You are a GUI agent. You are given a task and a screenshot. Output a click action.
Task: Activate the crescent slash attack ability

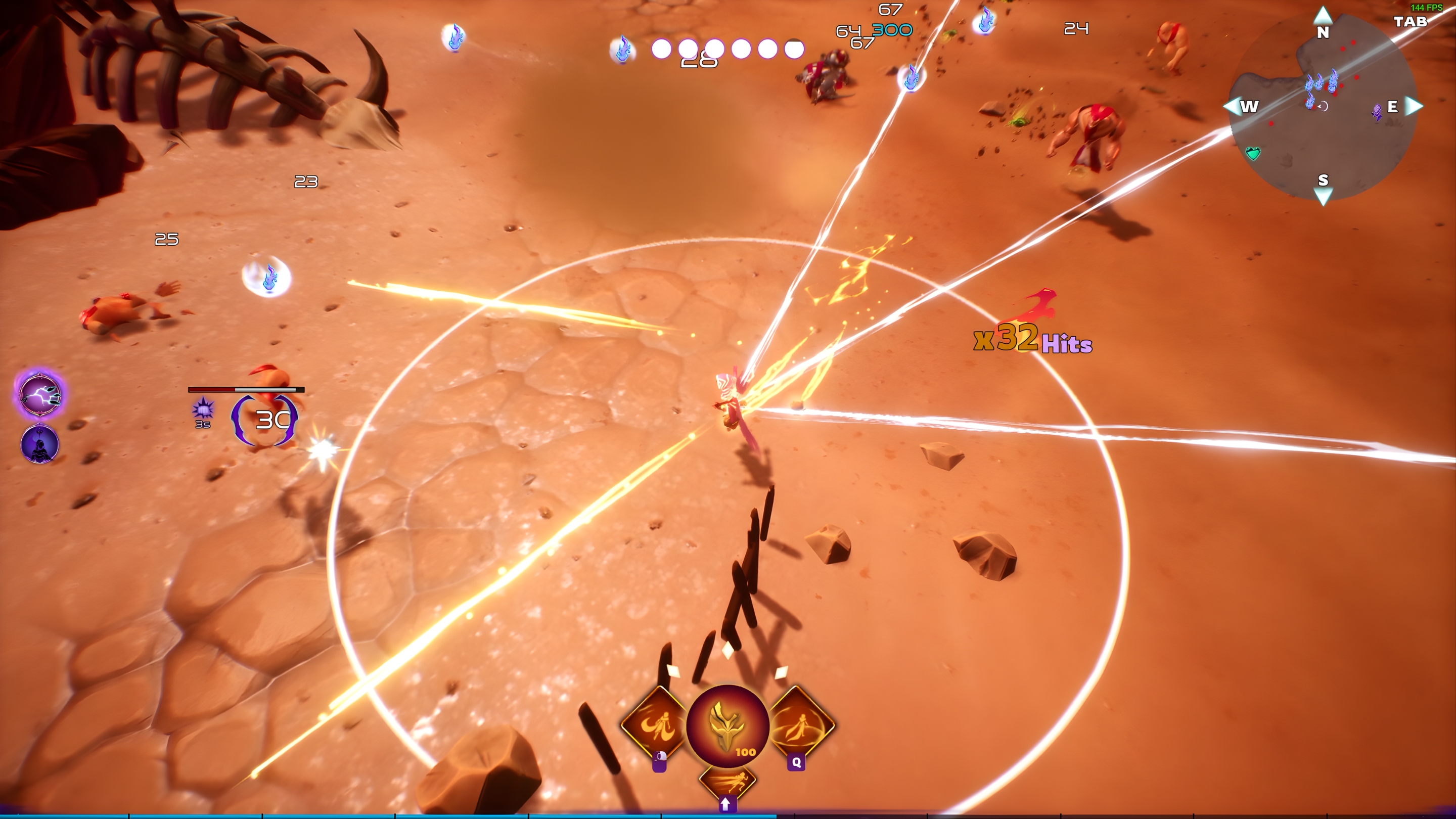click(655, 724)
